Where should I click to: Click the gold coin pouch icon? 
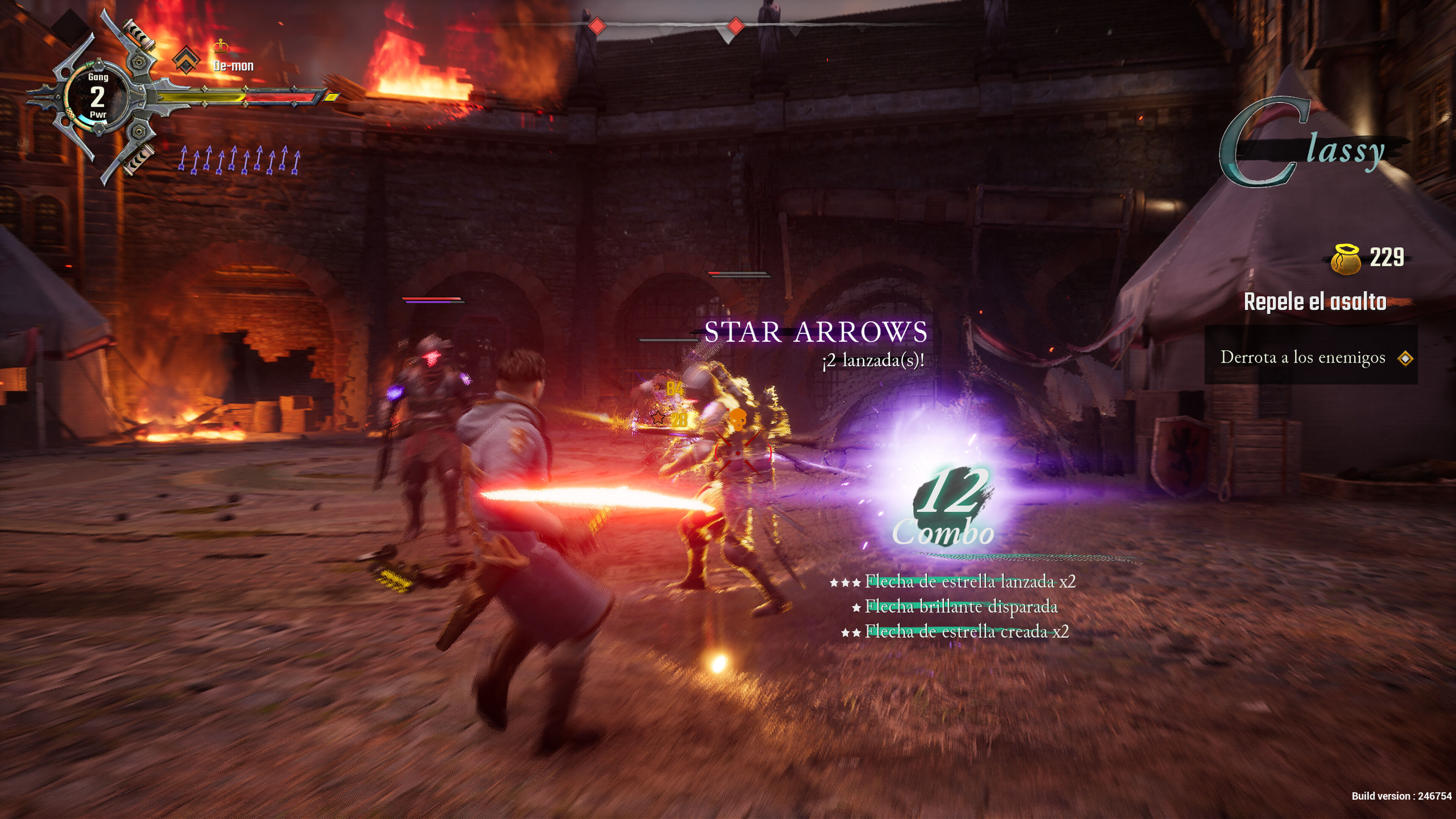pyautogui.click(x=1346, y=259)
